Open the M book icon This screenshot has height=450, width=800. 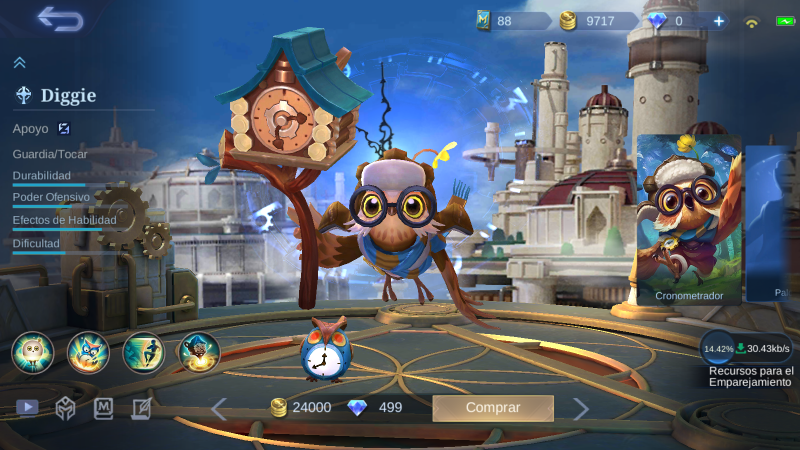pyautogui.click(x=104, y=408)
